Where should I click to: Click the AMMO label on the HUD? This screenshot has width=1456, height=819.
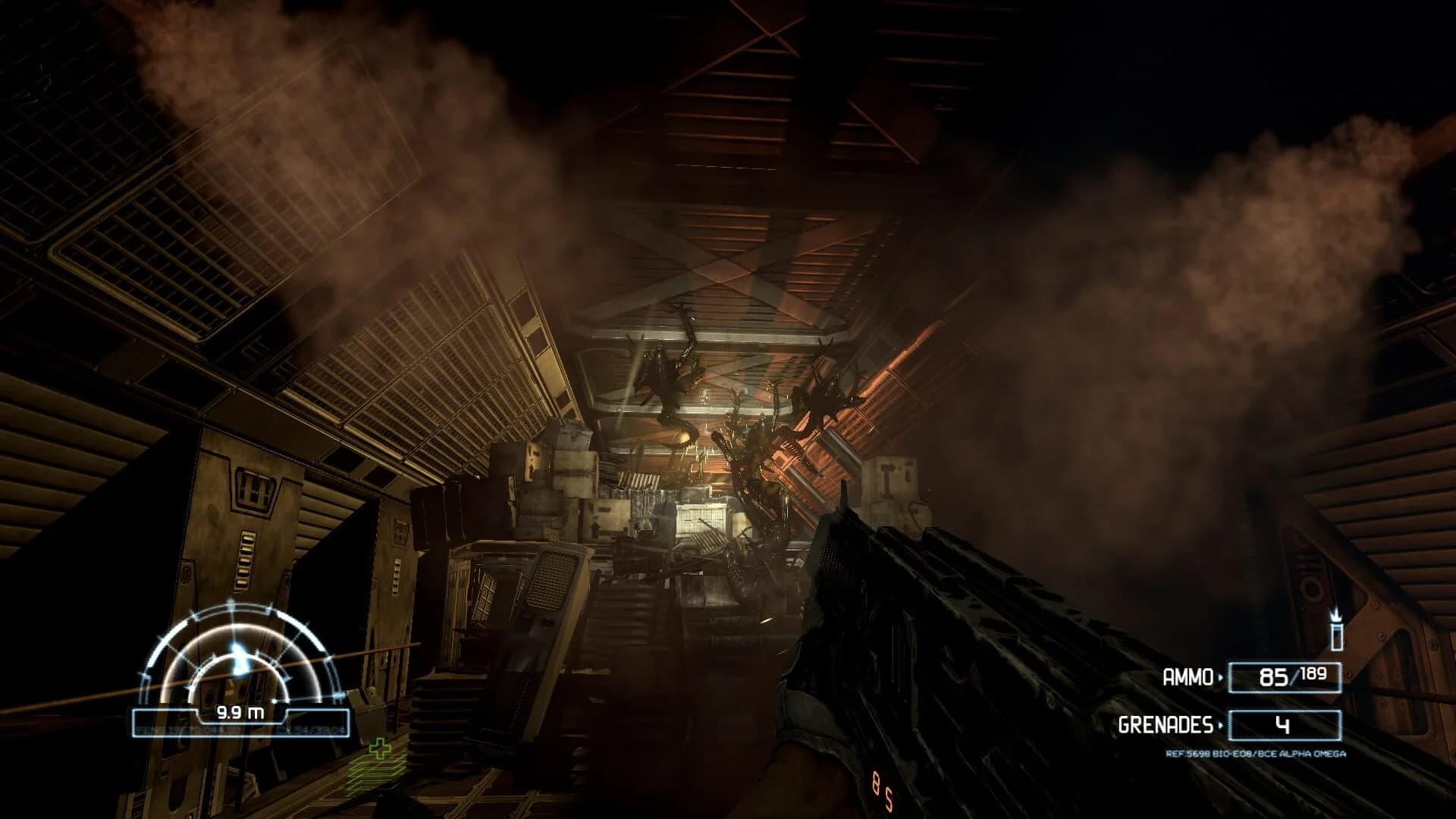(x=1190, y=676)
